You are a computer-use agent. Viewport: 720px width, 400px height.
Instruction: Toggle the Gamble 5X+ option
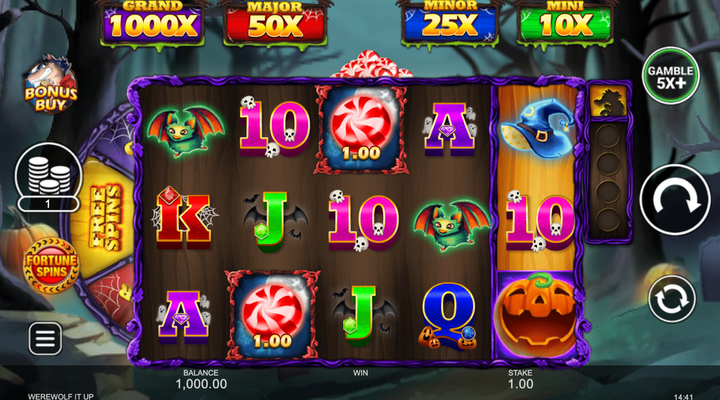click(670, 77)
